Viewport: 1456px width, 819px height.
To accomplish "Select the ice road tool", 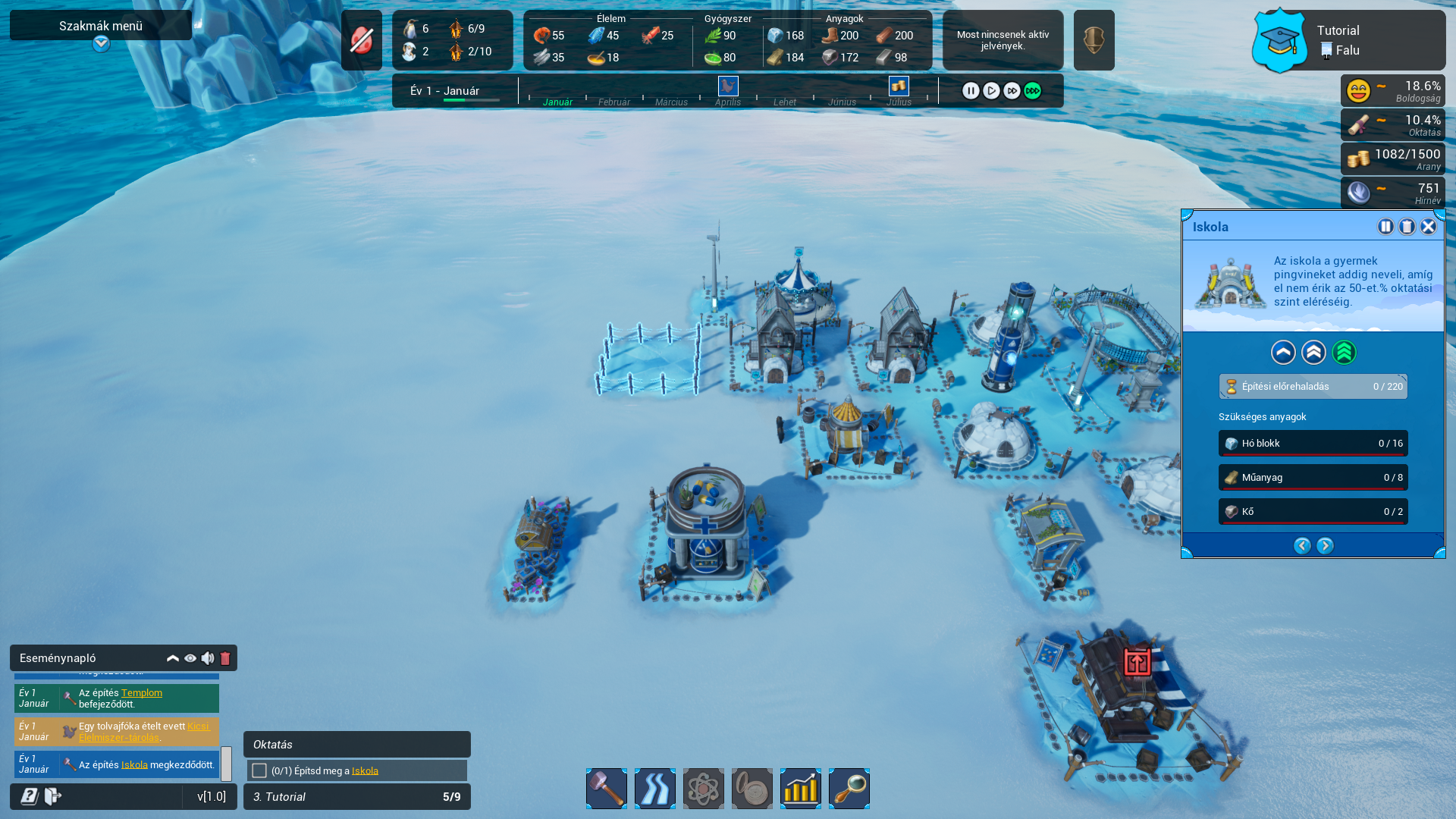I will (655, 789).
